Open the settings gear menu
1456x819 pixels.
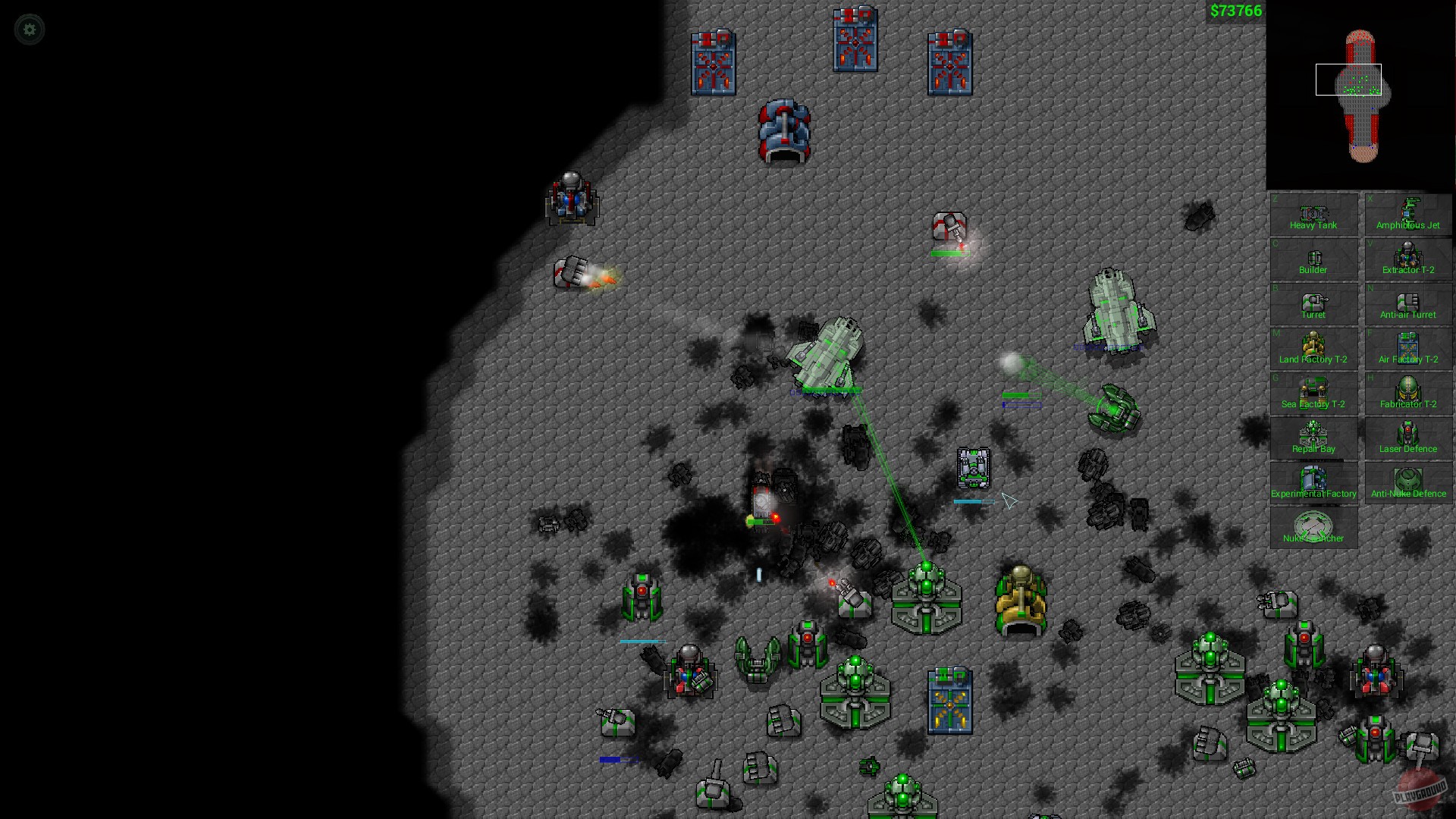point(29,29)
